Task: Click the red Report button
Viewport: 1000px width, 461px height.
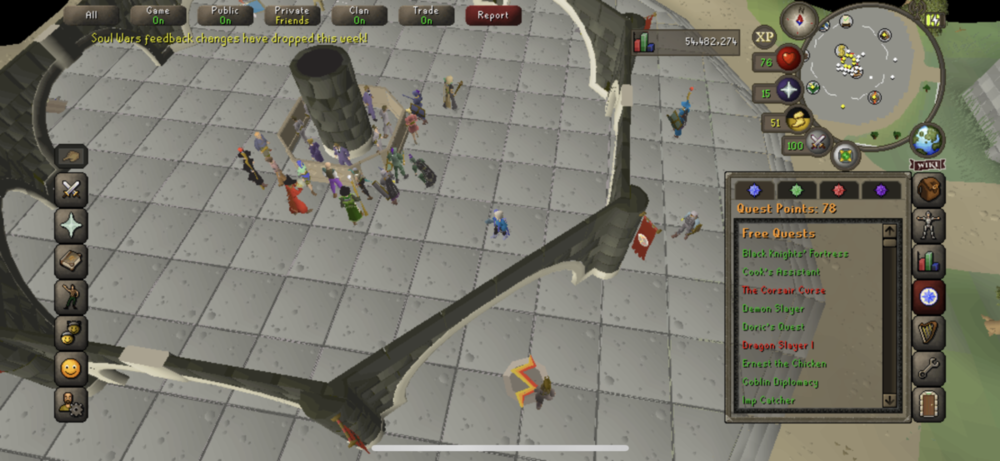Action: click(x=493, y=15)
